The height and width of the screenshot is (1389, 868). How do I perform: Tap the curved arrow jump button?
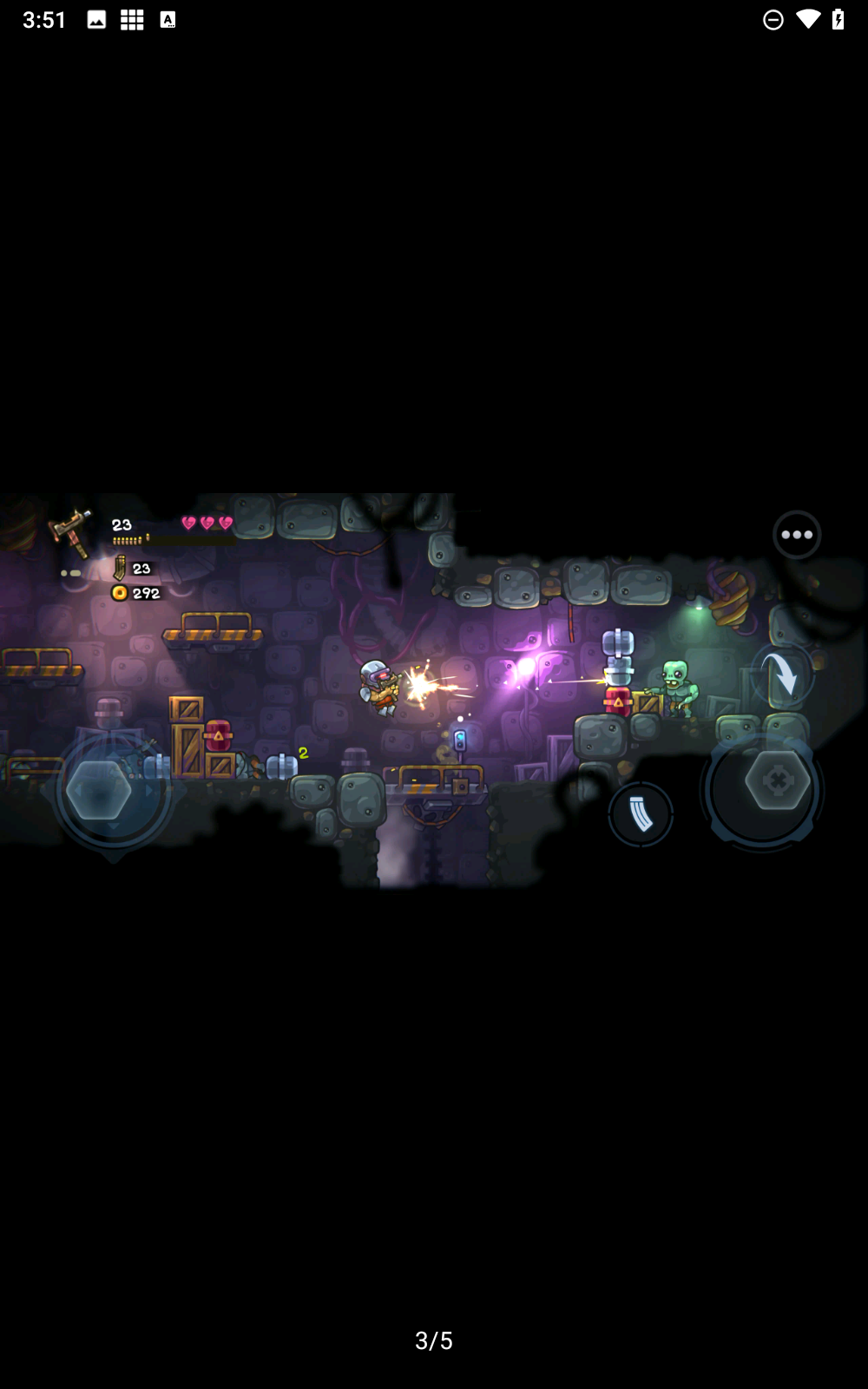point(782,675)
